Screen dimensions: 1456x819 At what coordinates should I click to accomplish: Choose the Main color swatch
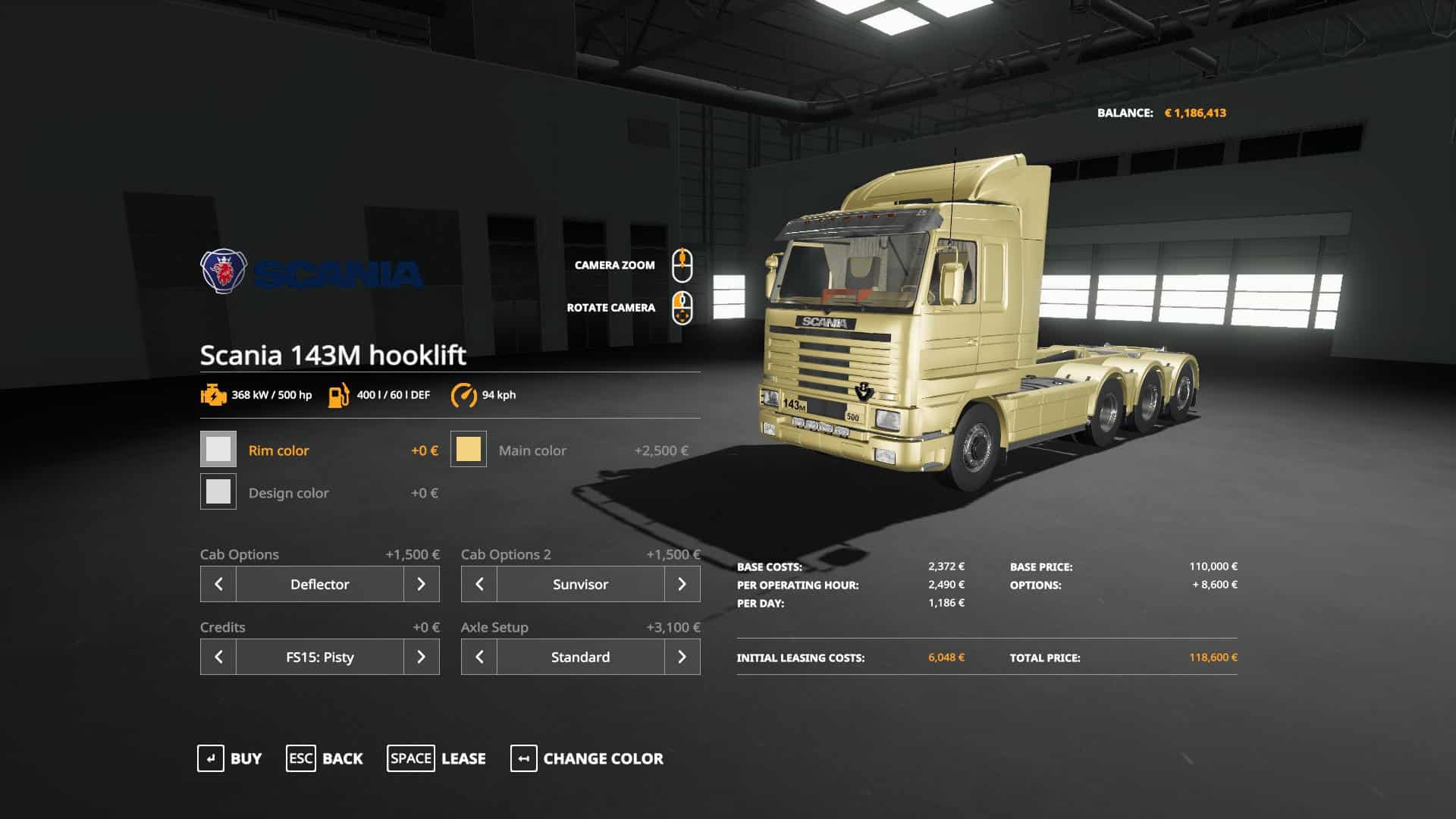tap(469, 450)
